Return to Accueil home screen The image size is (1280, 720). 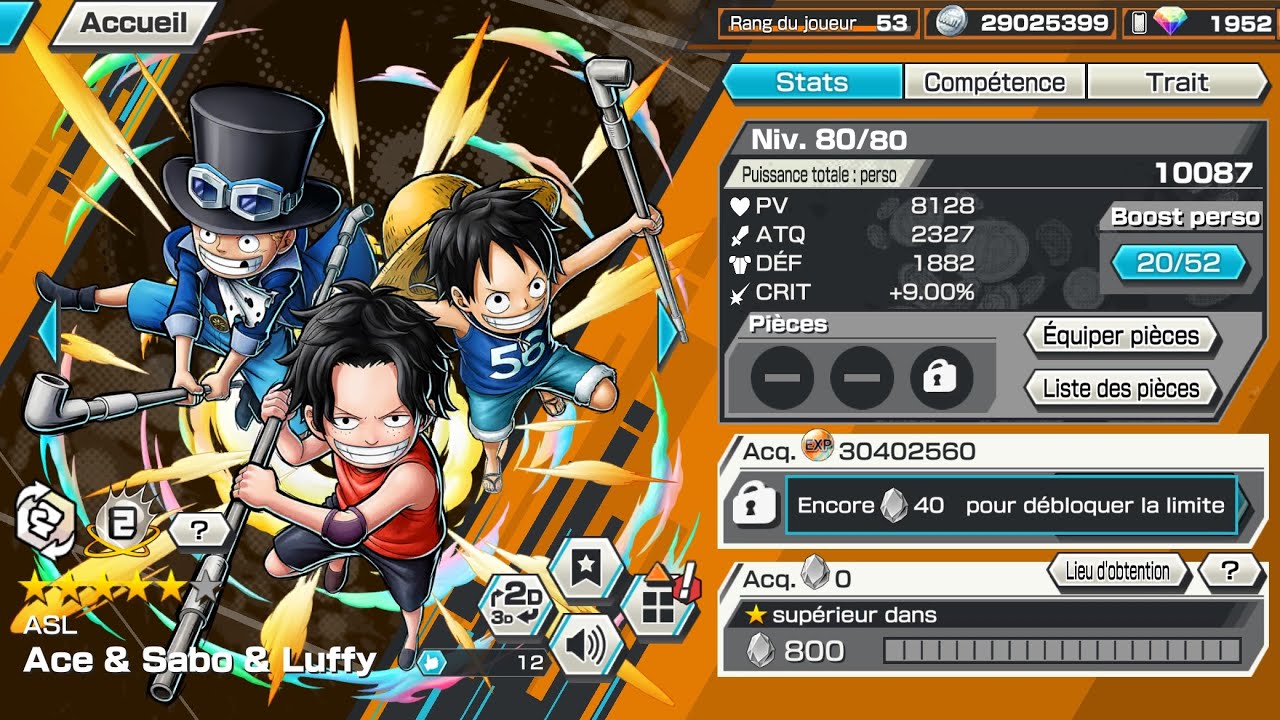point(134,23)
